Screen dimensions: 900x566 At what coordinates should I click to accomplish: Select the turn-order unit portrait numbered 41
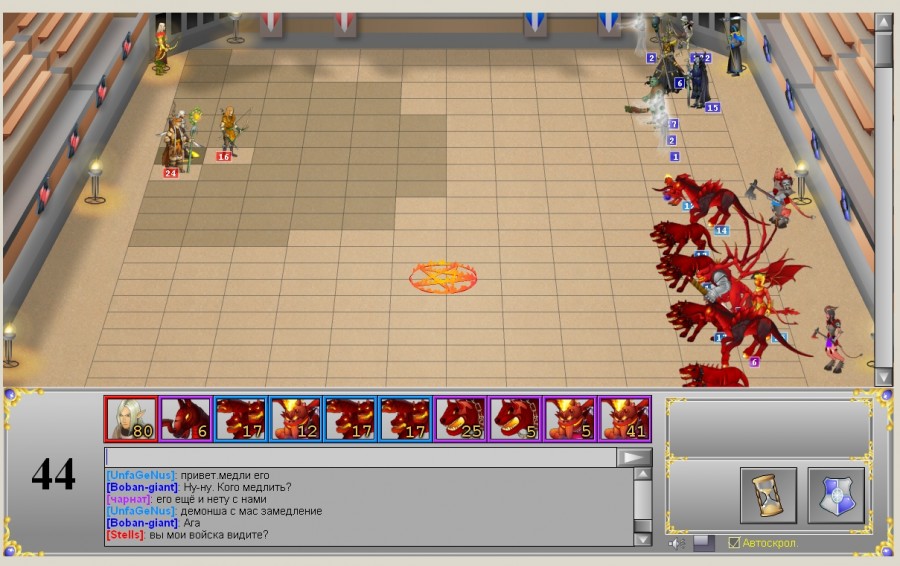click(x=625, y=419)
